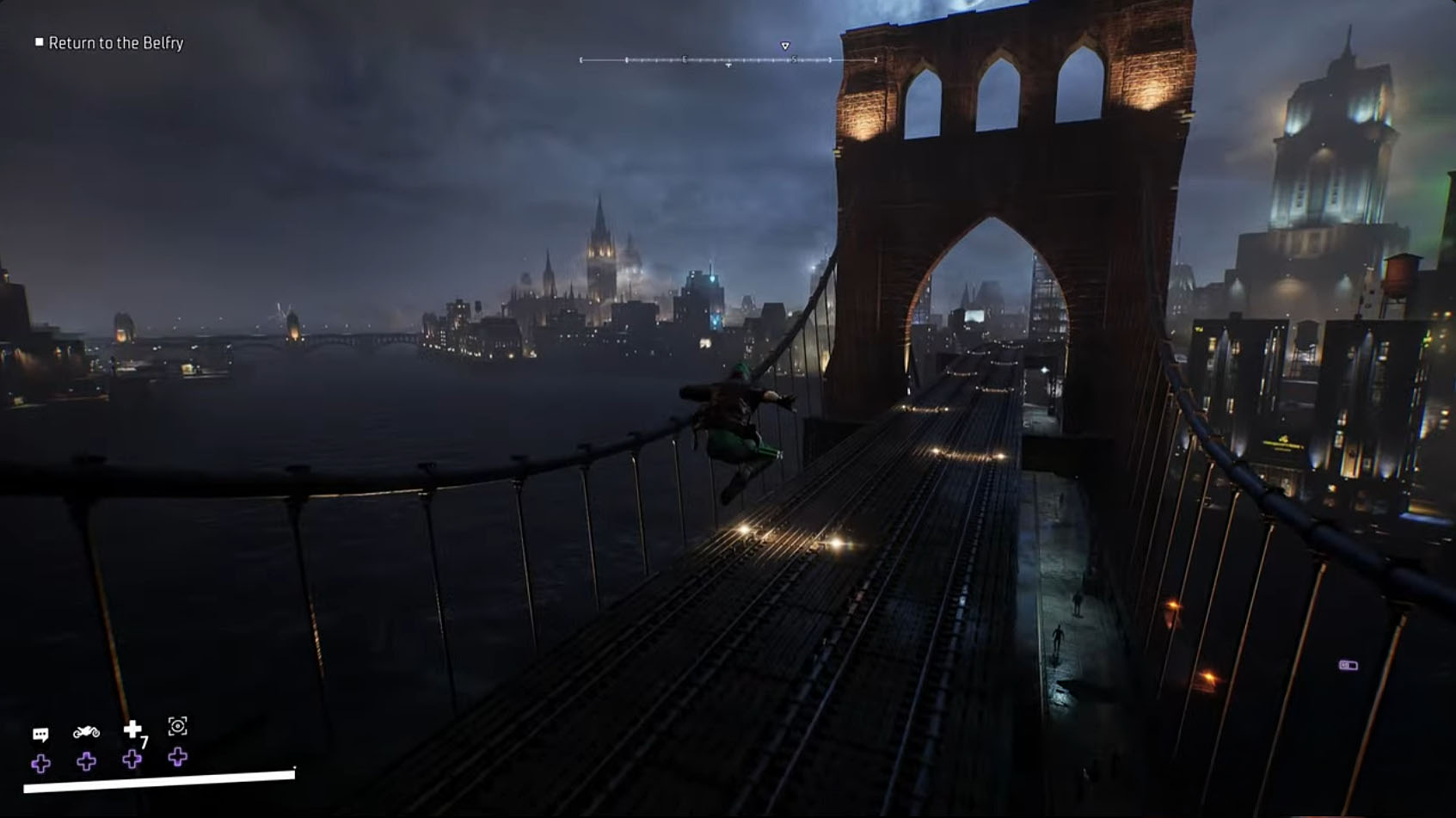
Task: Expand the objective tracker panel
Action: pyautogui.click(x=110, y=41)
